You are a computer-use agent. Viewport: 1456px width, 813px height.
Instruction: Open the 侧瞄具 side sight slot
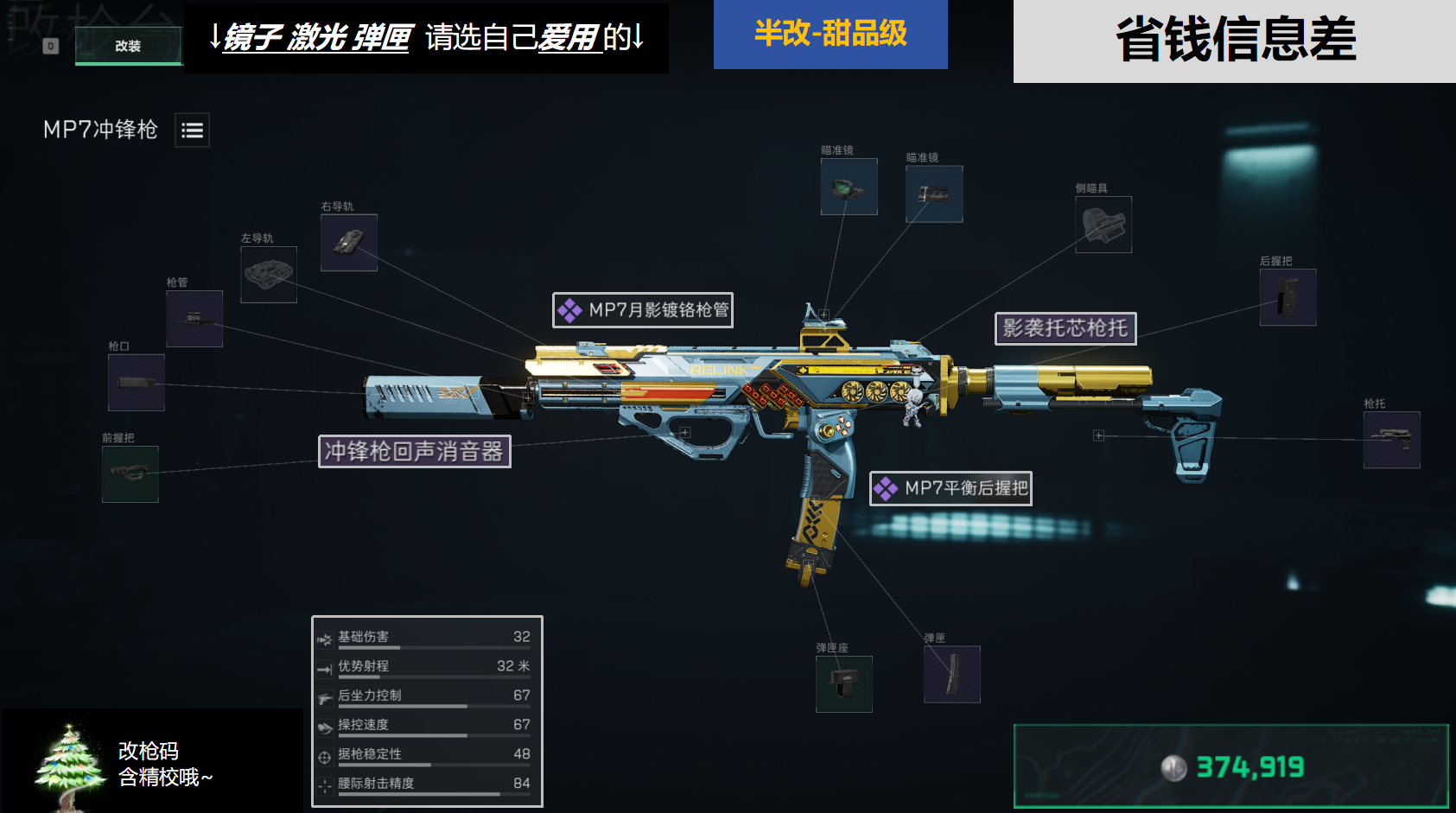click(x=1103, y=226)
